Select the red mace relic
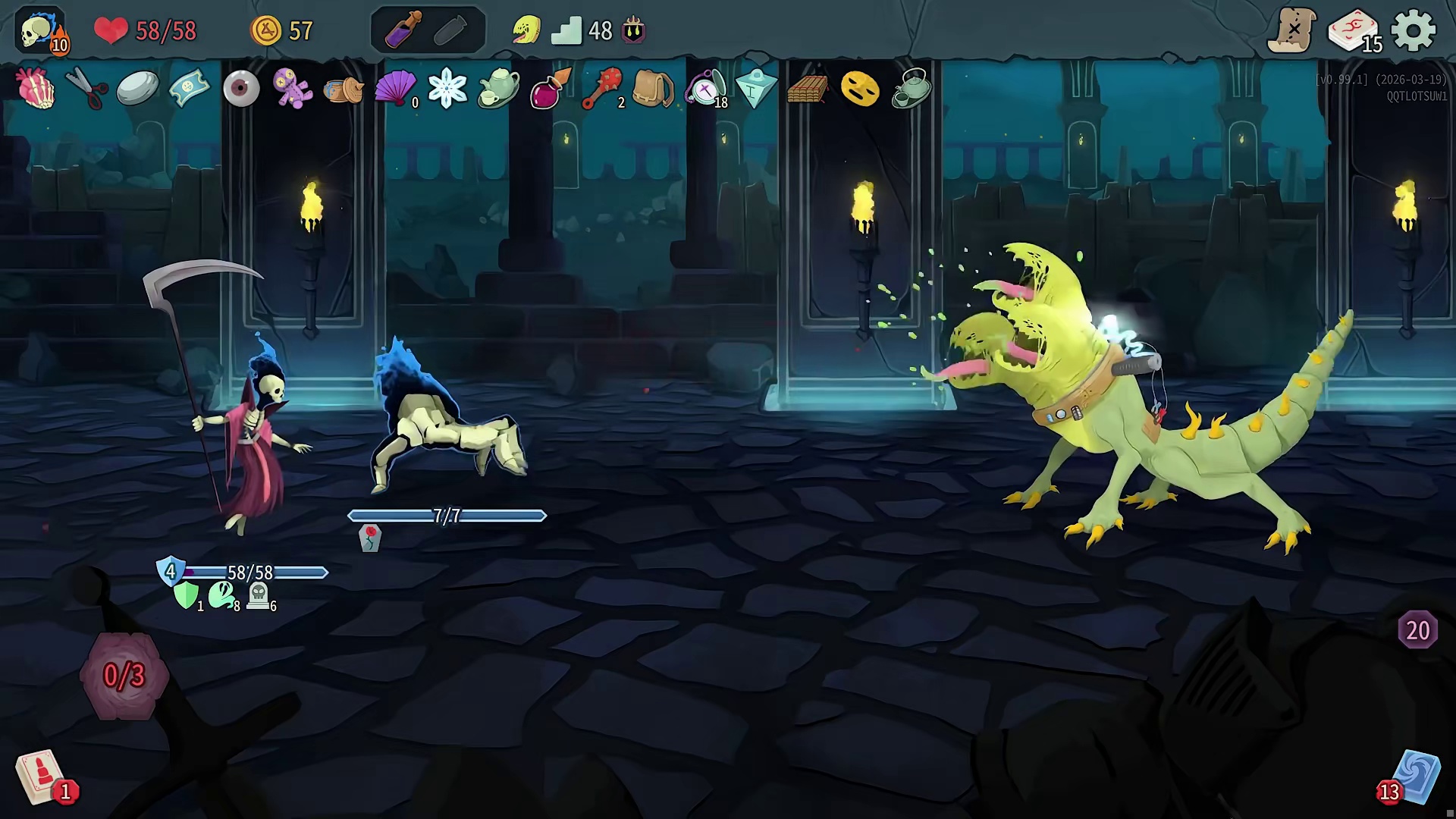1456x819 pixels. [603, 89]
